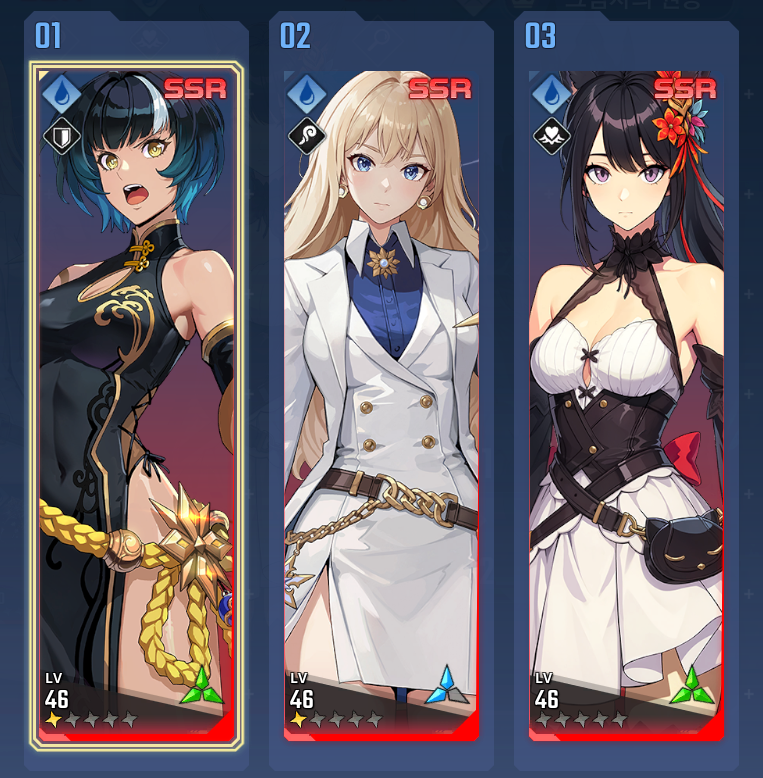Select the blue-haired character card in slot 01
This screenshot has width=763, height=778.
tap(136, 405)
